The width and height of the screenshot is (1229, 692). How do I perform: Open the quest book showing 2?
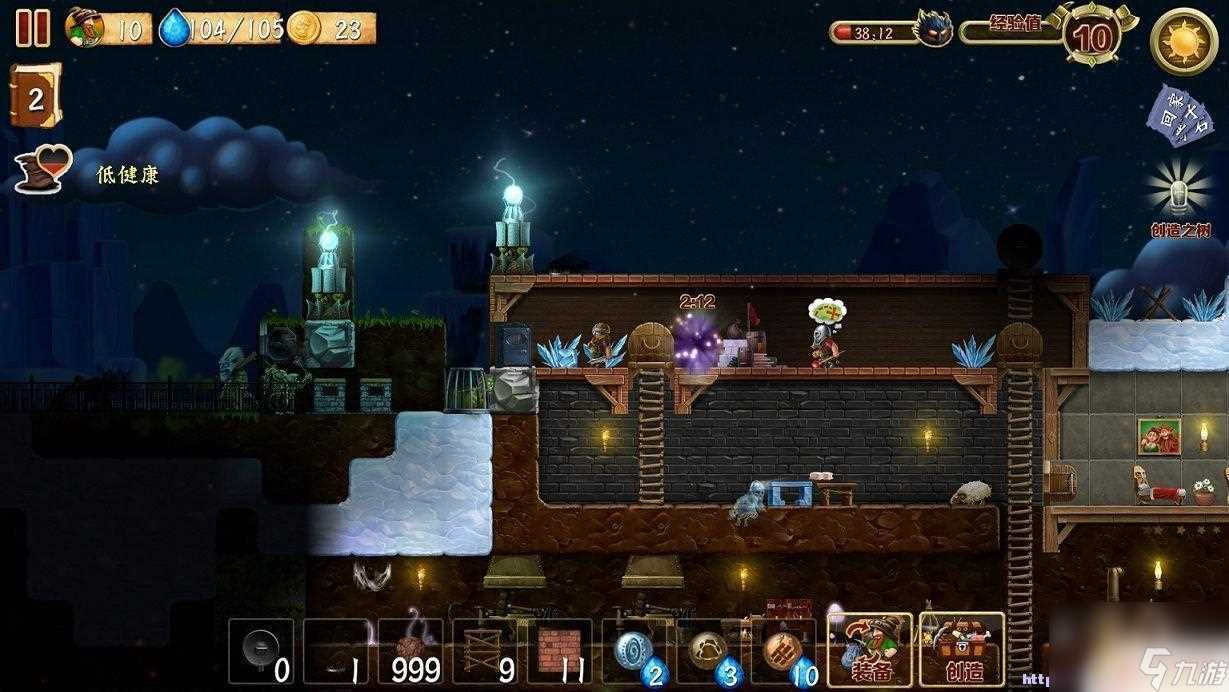coord(35,96)
